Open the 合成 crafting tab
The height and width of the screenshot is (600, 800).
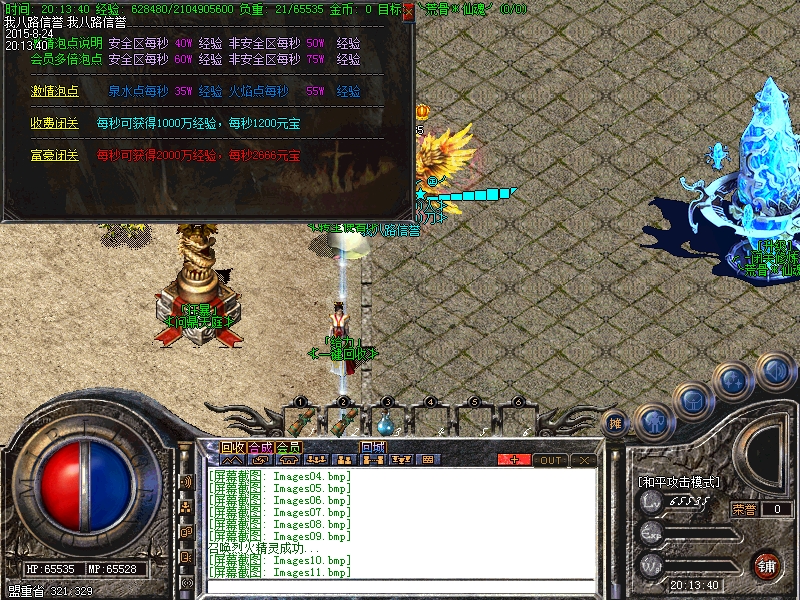click(261, 447)
